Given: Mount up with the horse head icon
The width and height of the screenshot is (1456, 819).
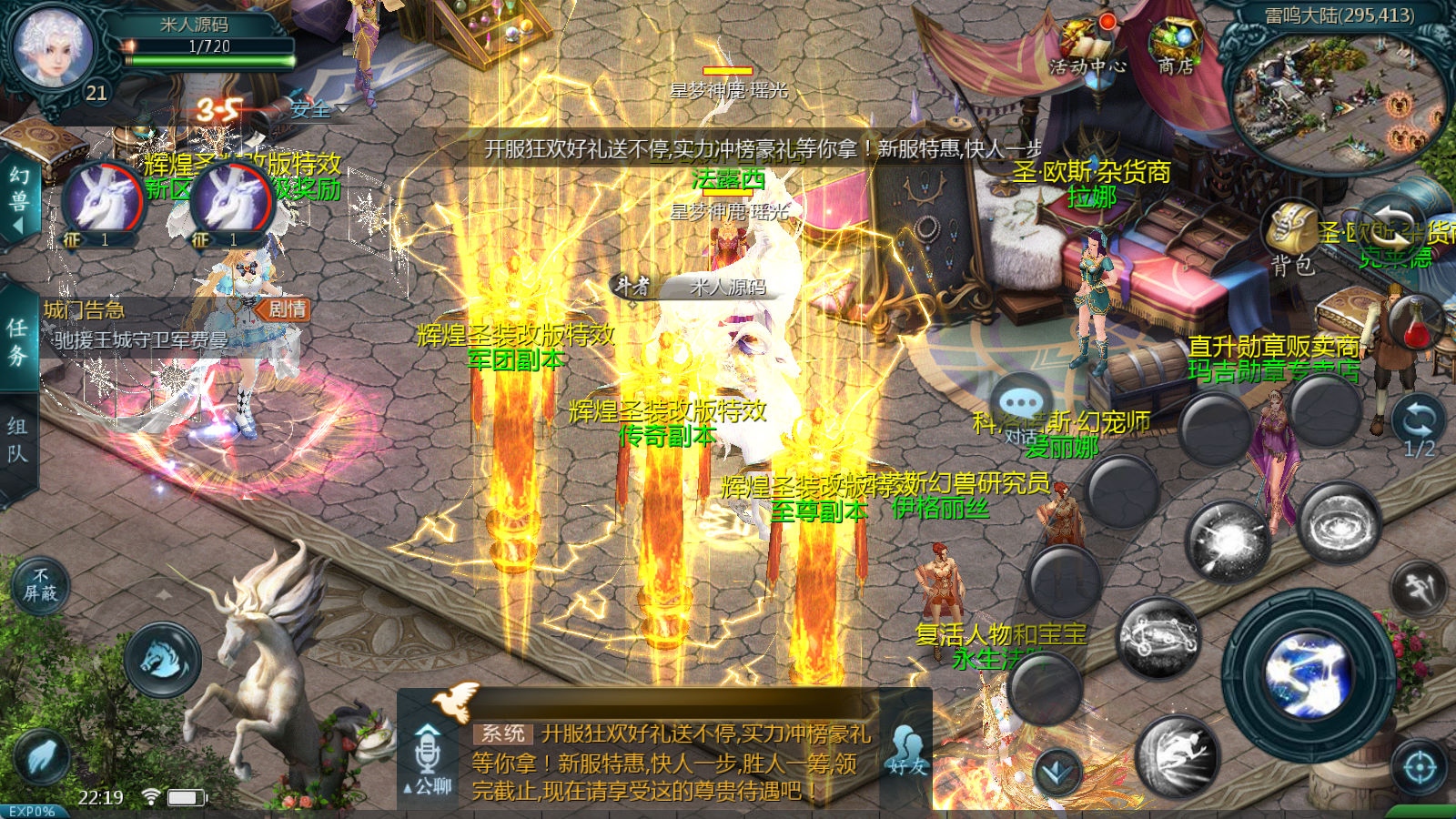Looking at the screenshot, I should pos(164,659).
